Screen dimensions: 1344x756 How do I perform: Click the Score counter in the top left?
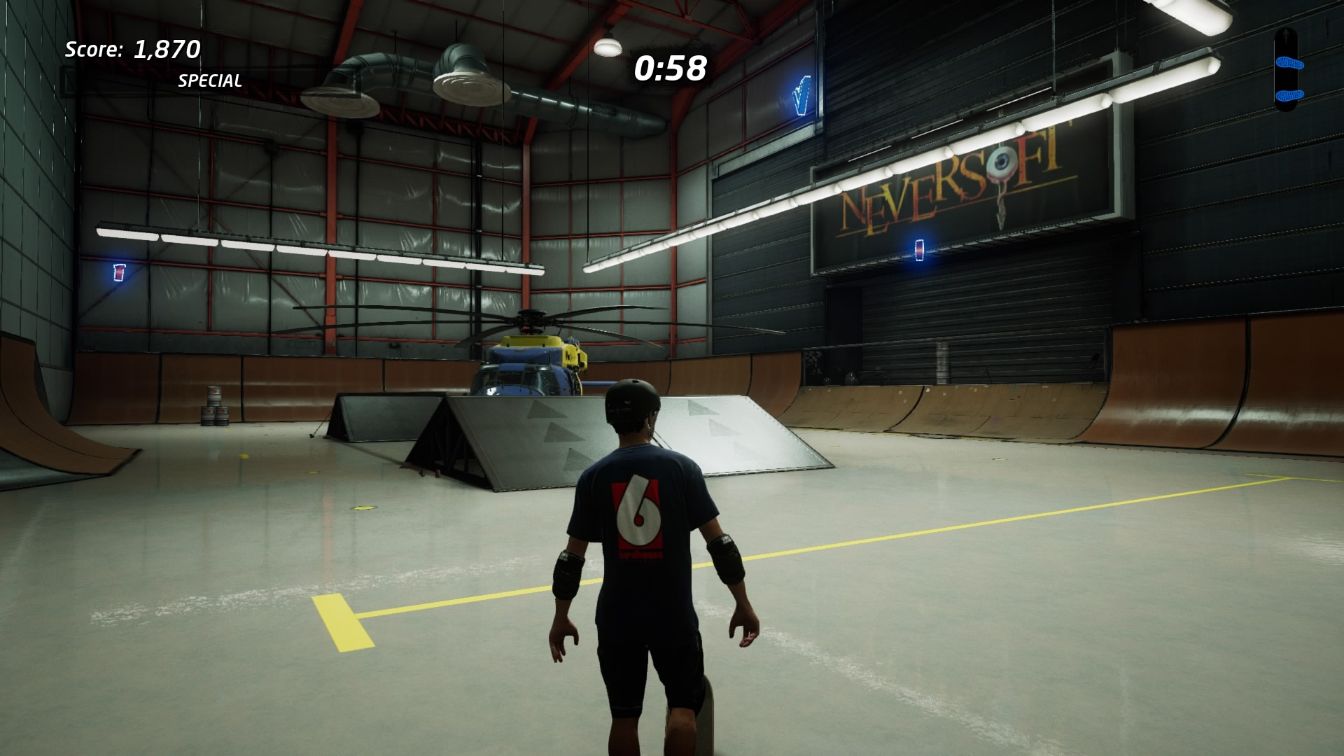click(131, 48)
